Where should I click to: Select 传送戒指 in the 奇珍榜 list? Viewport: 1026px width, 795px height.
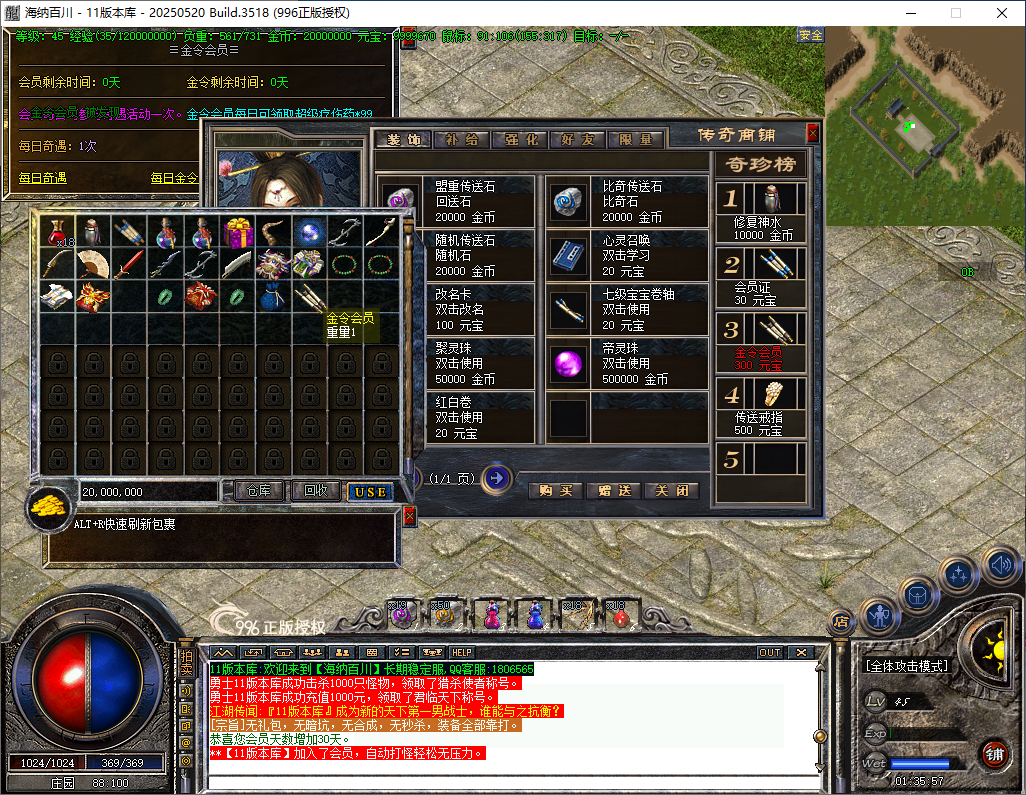[x=762, y=409]
